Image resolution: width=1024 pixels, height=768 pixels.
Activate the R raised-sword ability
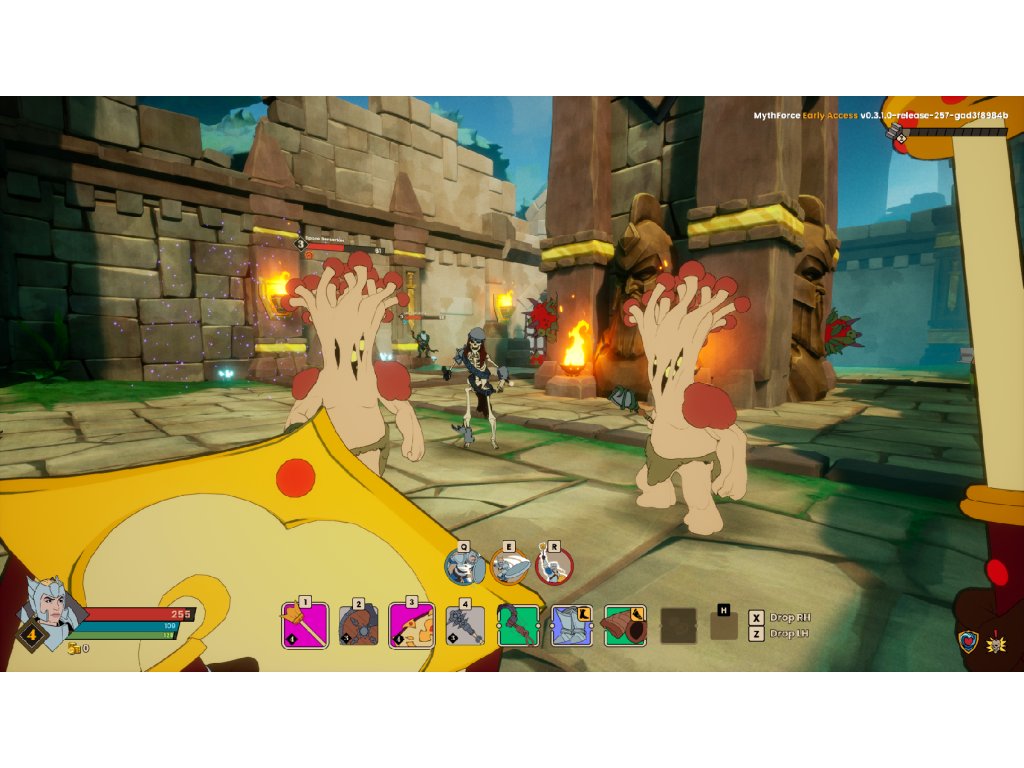(554, 567)
